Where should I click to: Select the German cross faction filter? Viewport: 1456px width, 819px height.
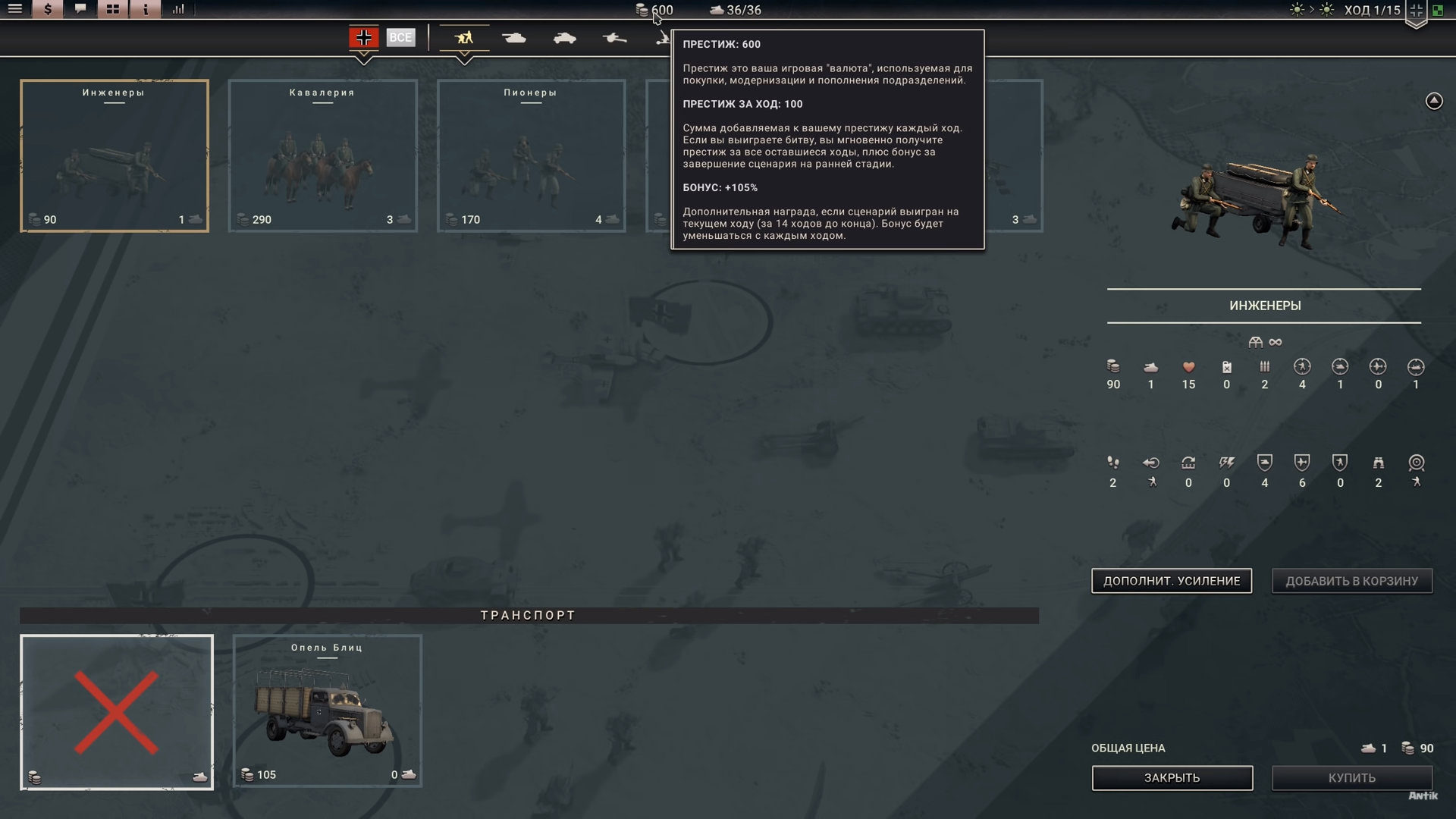(364, 37)
